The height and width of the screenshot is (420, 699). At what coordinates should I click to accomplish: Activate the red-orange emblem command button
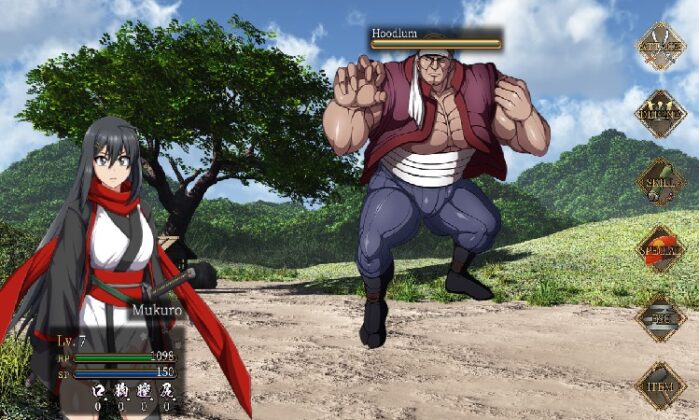660,248
